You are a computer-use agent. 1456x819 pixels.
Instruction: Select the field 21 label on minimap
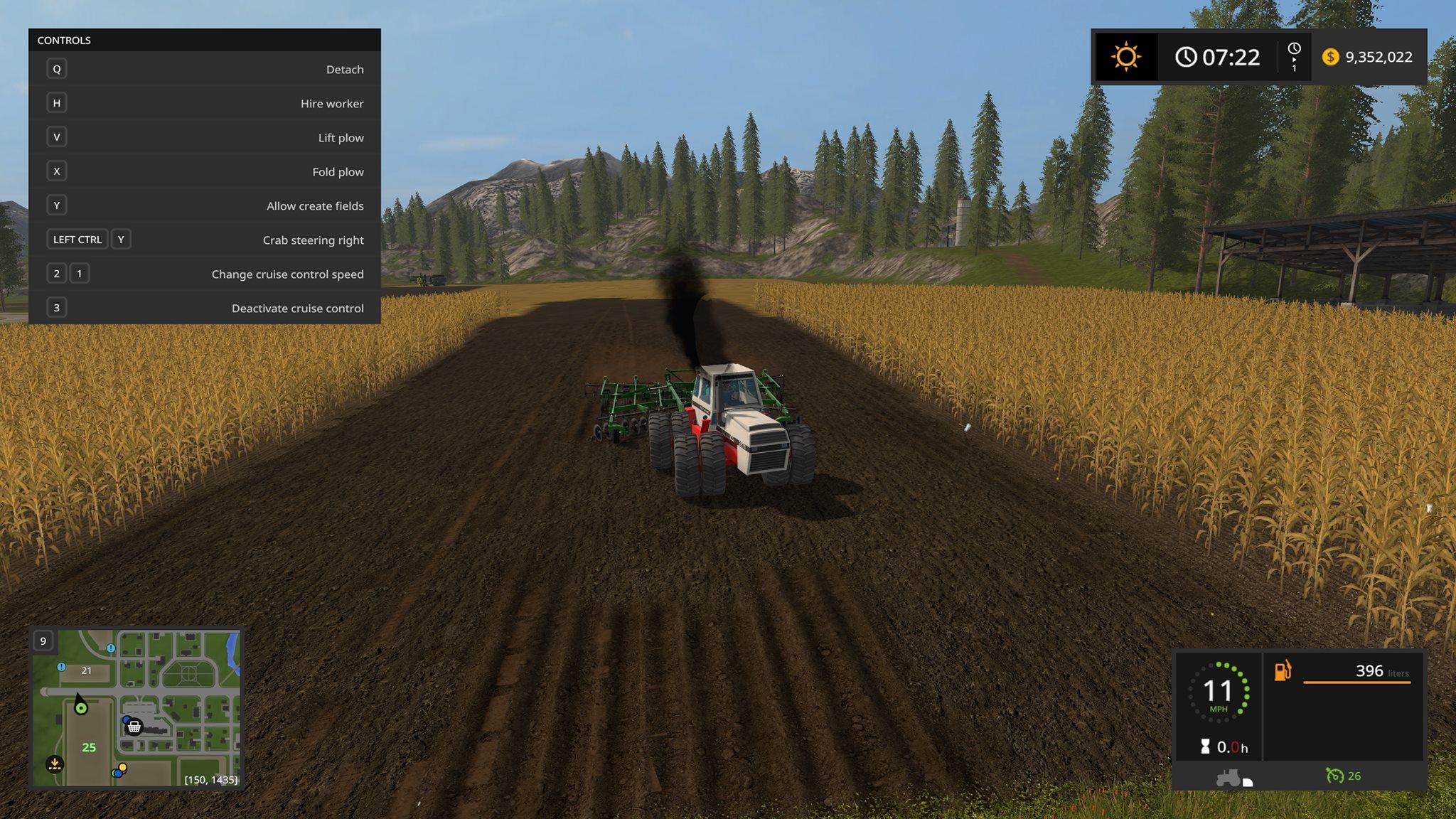pos(86,670)
